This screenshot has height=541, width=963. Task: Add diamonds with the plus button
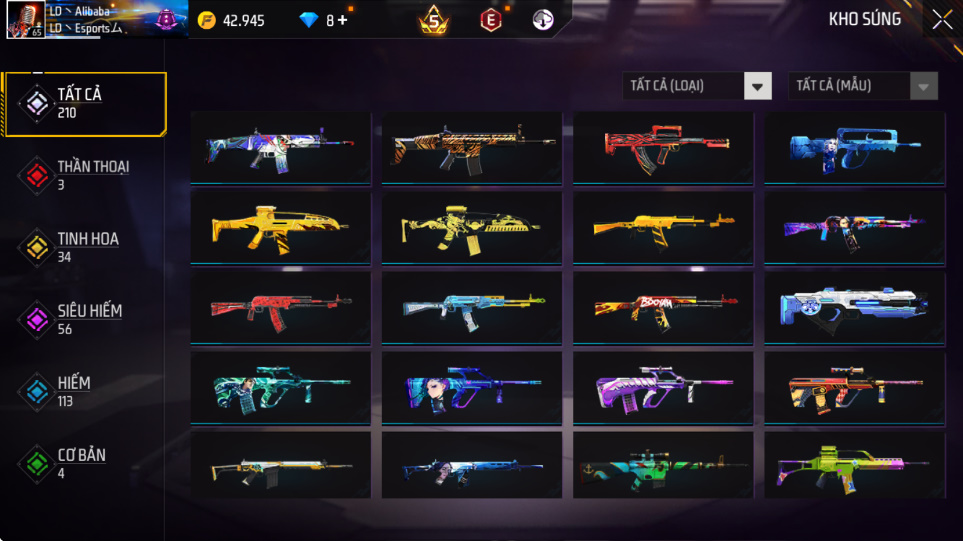(x=343, y=20)
